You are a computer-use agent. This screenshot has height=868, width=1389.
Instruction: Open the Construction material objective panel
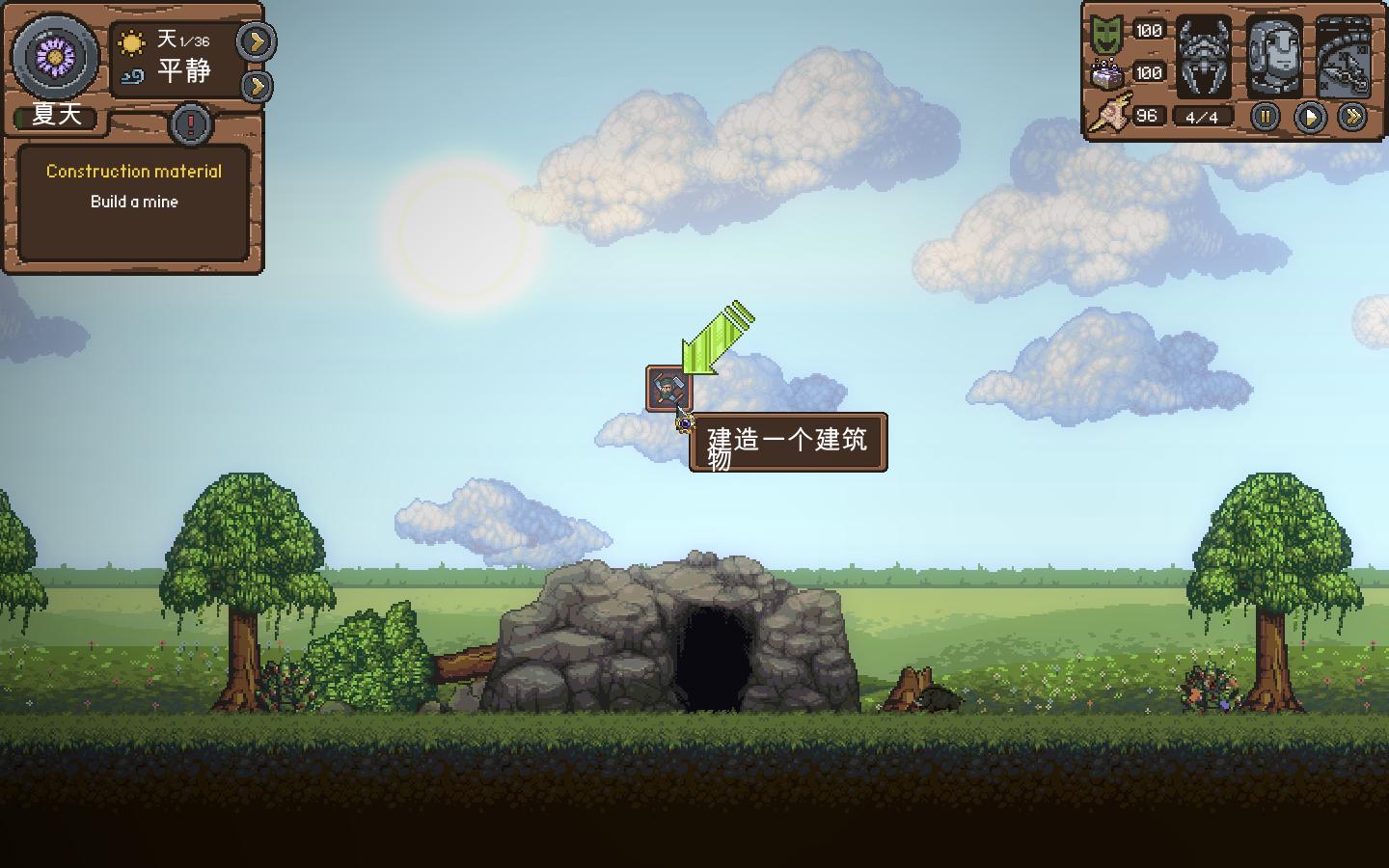[x=134, y=203]
